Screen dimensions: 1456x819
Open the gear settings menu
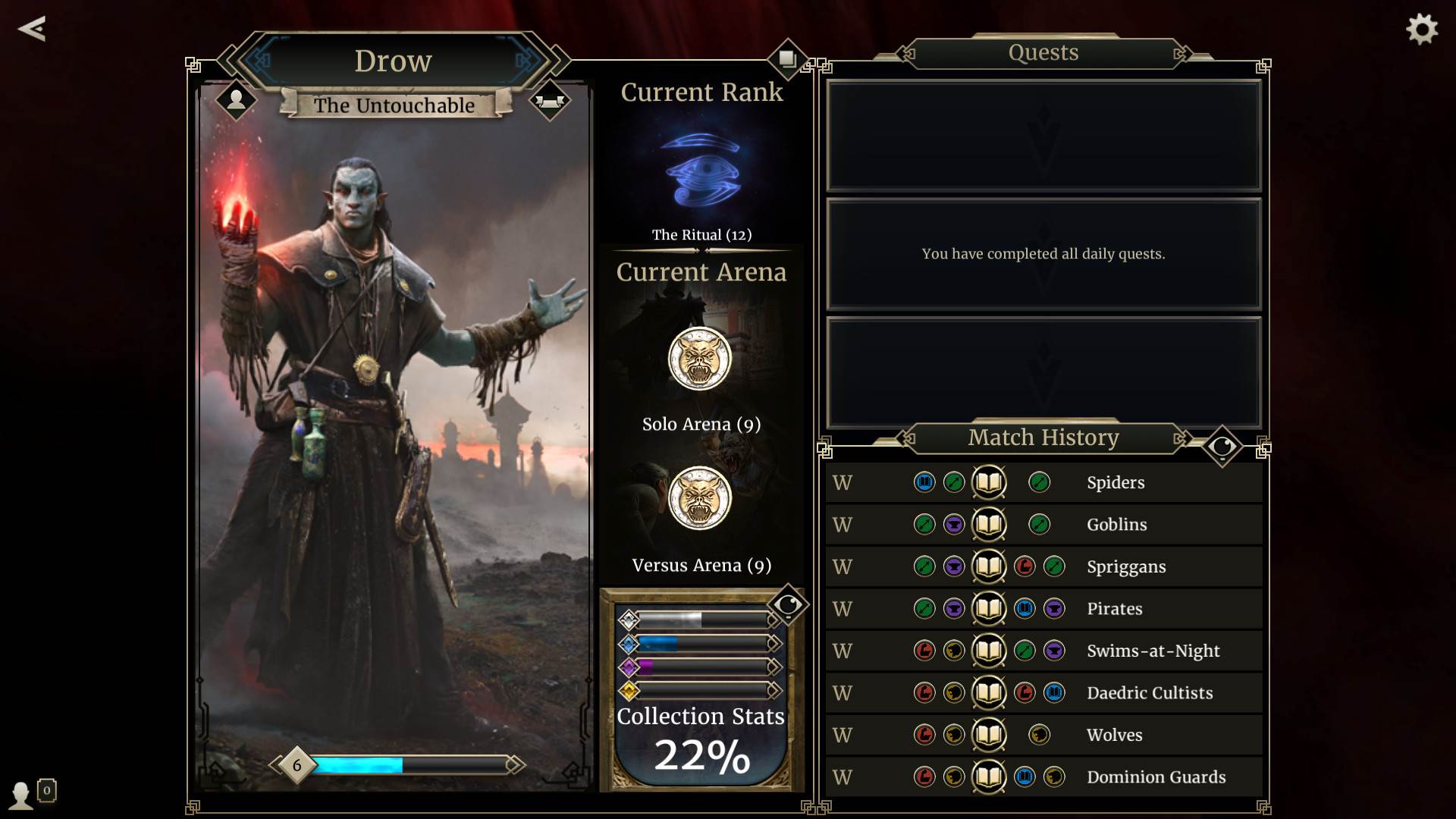(x=1422, y=30)
